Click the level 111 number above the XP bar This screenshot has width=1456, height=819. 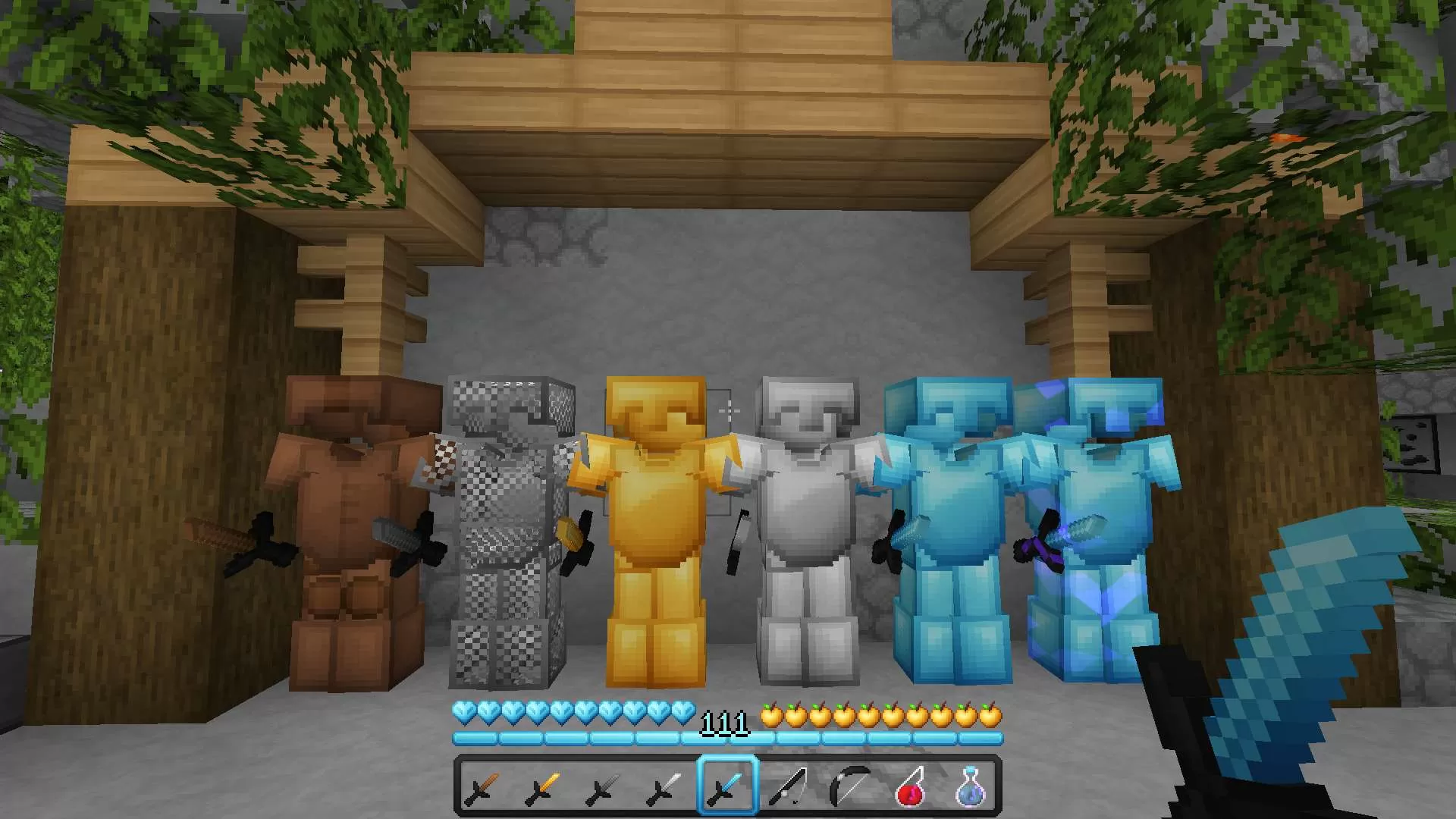click(x=724, y=722)
